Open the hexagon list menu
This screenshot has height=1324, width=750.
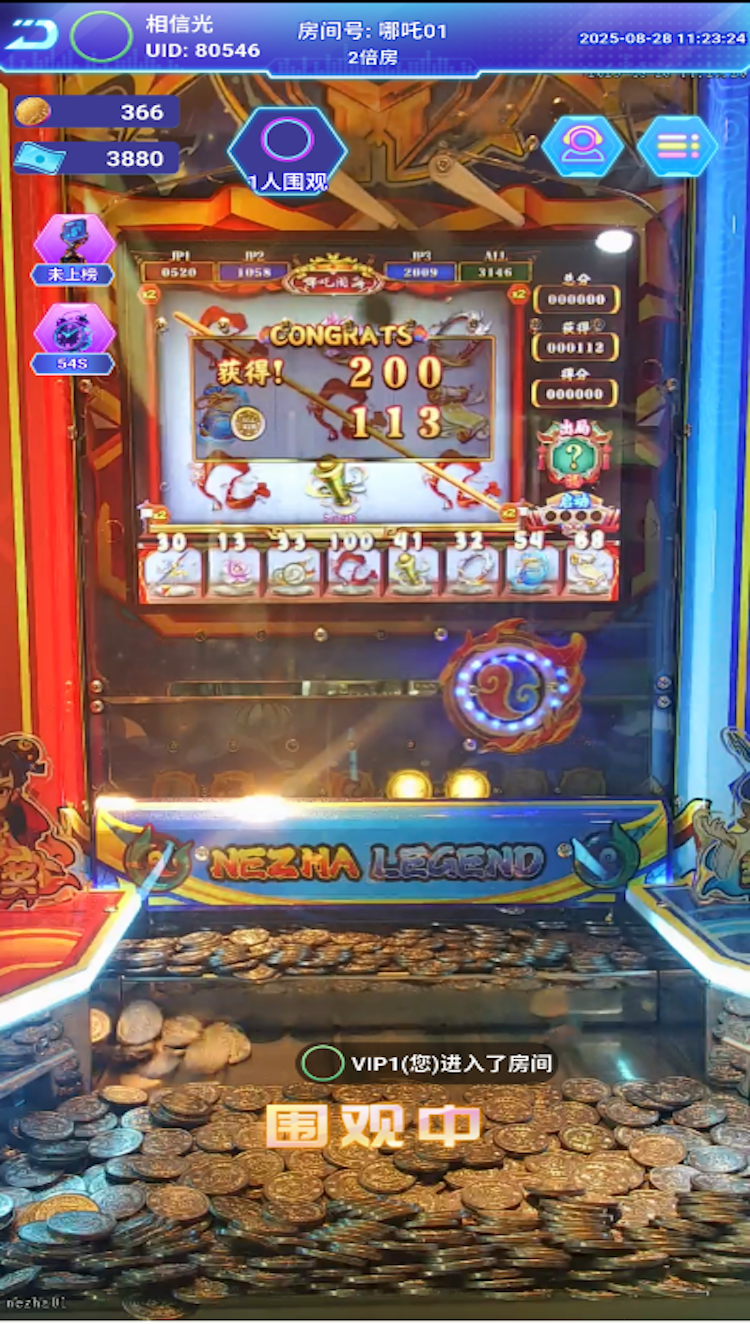click(677, 146)
